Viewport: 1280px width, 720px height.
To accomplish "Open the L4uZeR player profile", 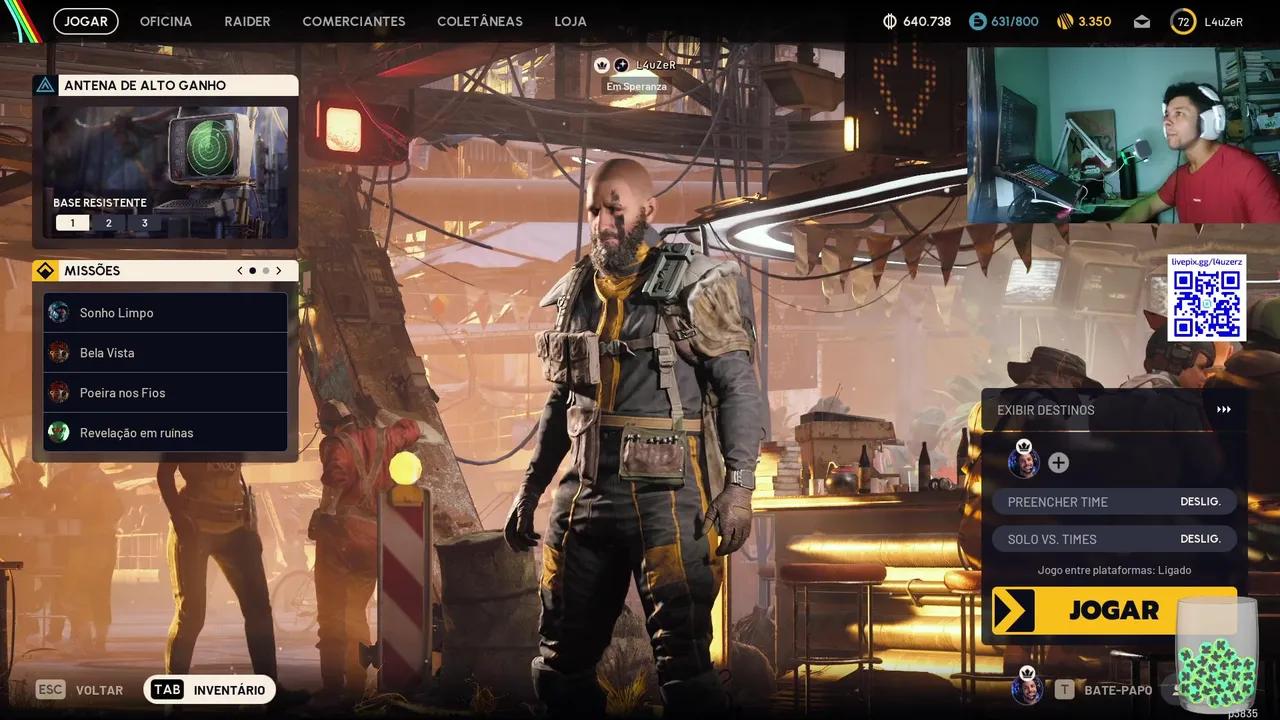I will click(x=1208, y=21).
